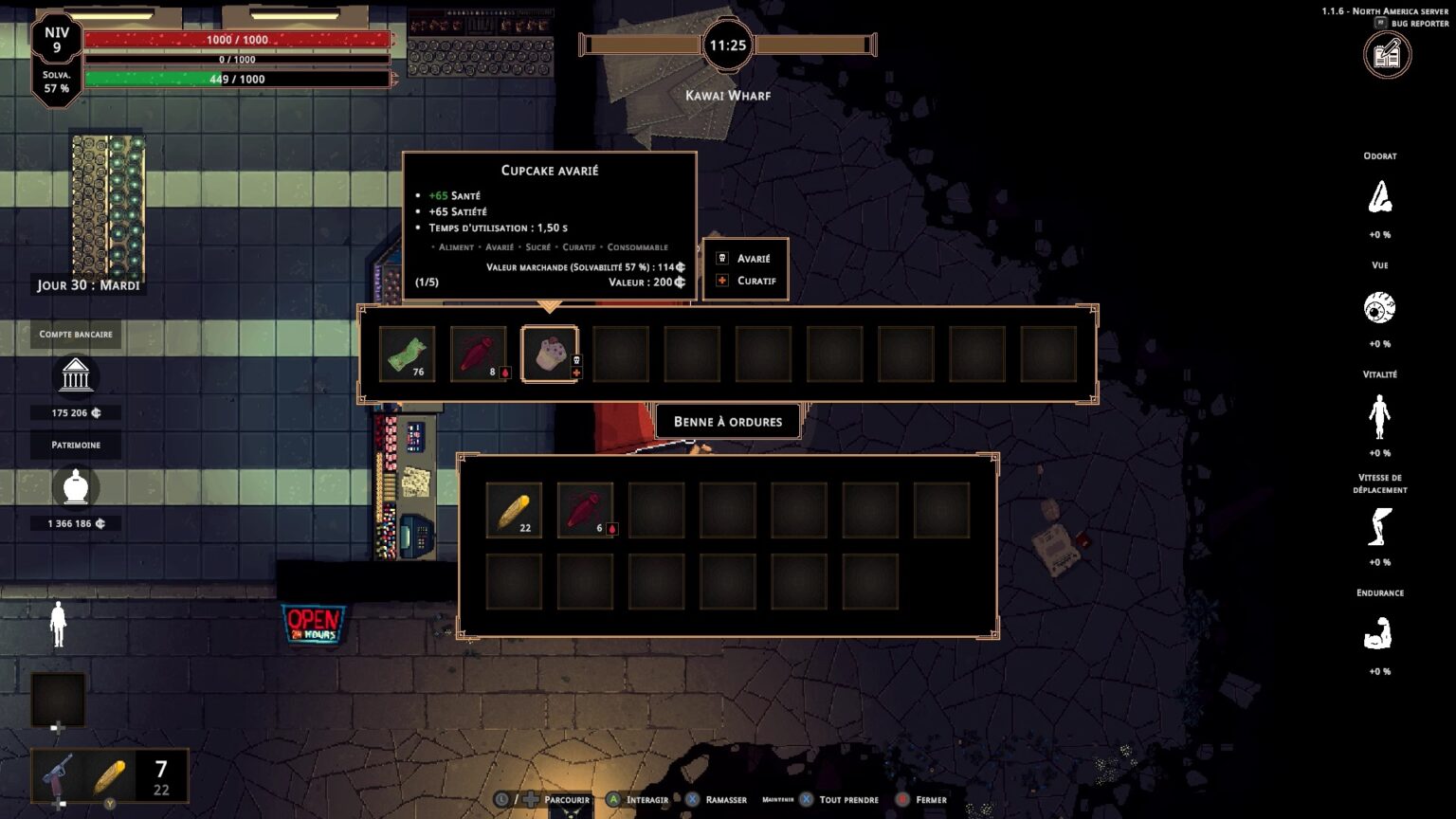Select the Cupcake avarié inventory slot
Screen dimensions: 1456x819
click(550, 354)
